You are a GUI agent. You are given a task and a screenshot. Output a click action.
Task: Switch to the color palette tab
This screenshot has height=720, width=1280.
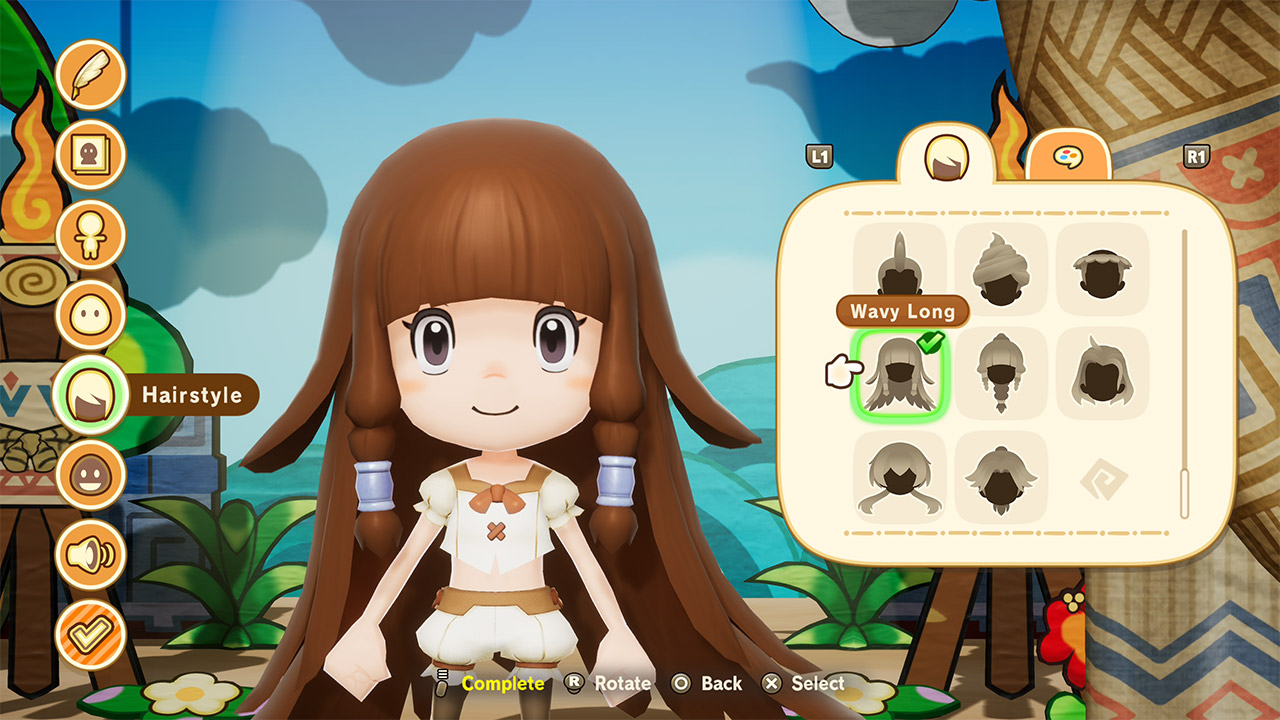click(x=1068, y=158)
